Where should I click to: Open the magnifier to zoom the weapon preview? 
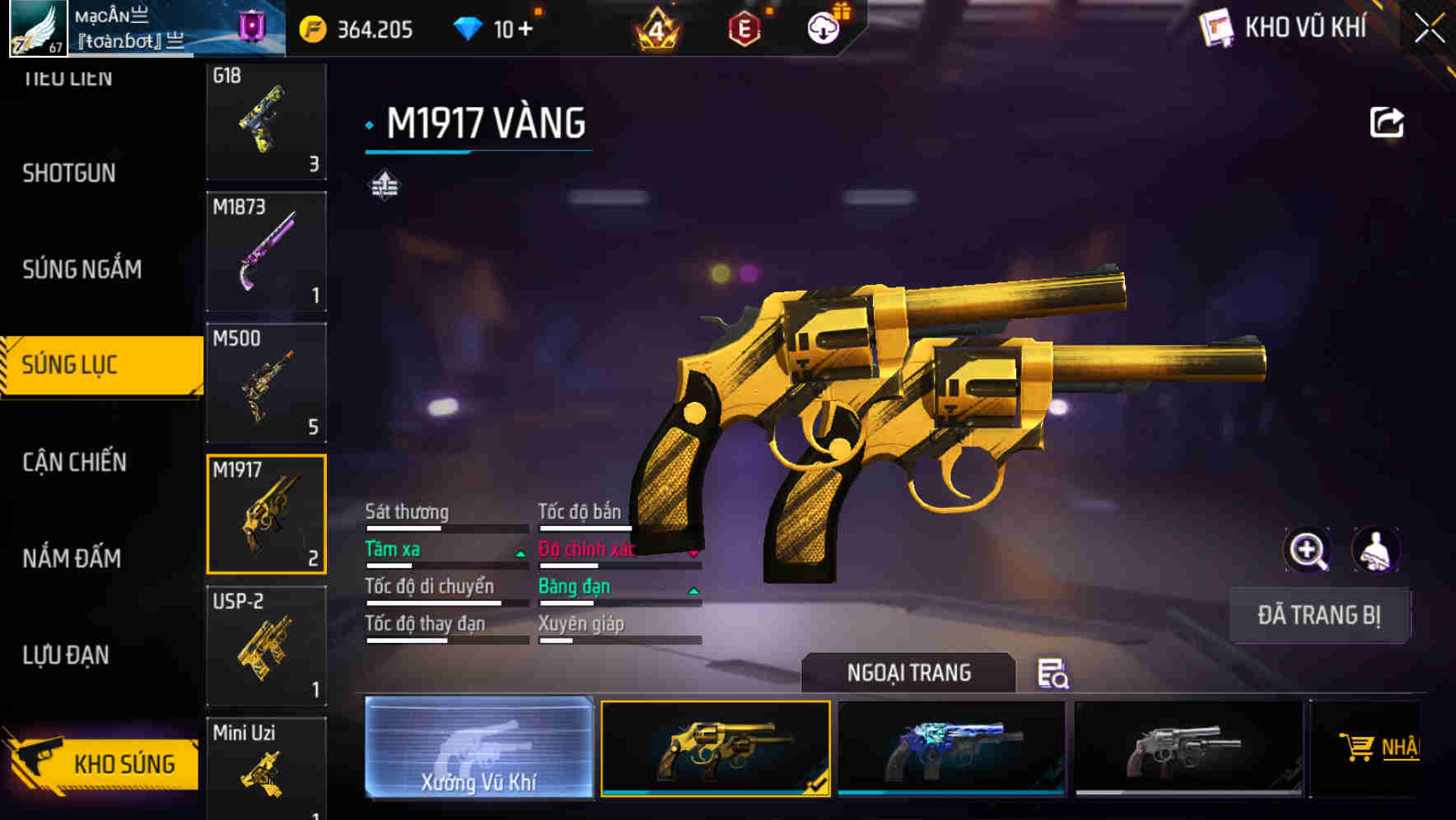(1308, 550)
